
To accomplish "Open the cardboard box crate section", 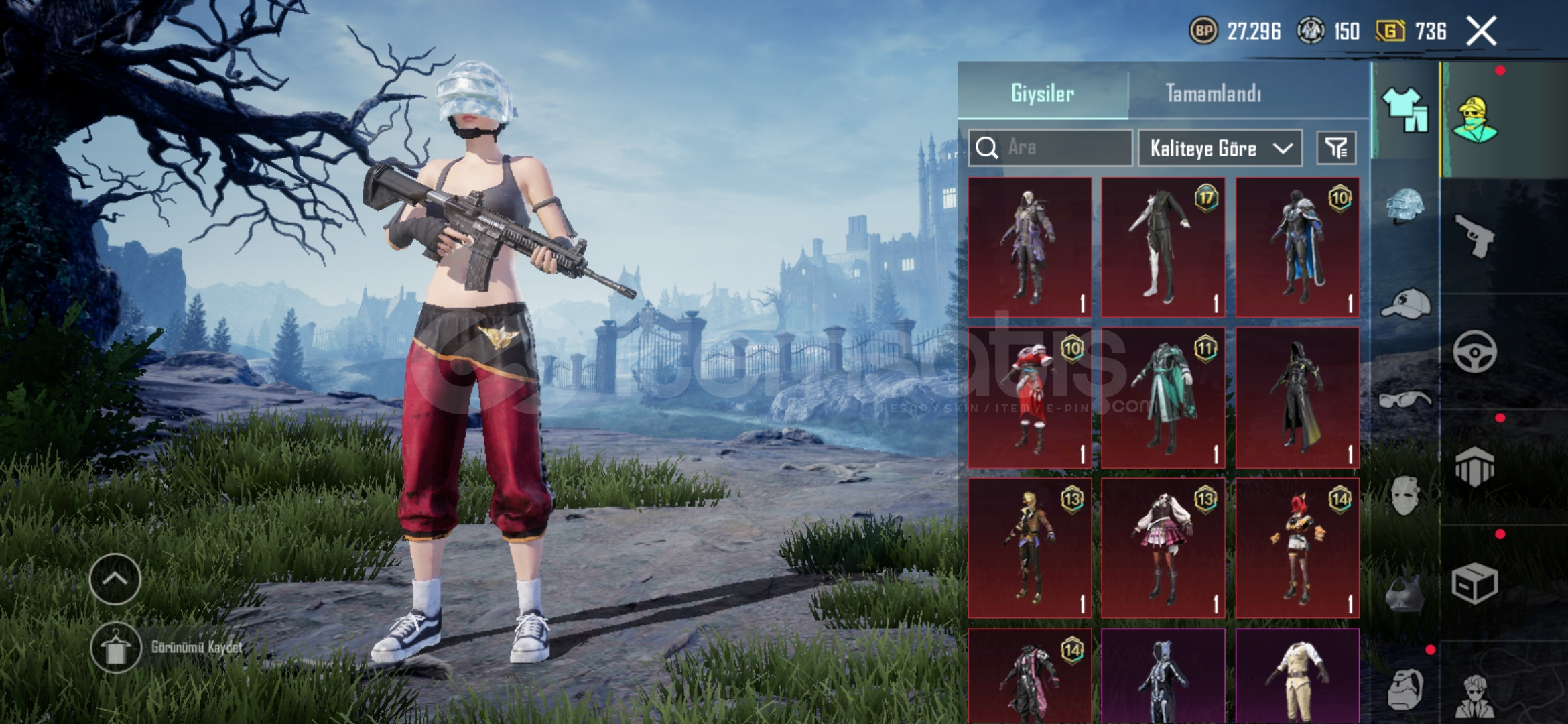I will pyautogui.click(x=1475, y=584).
